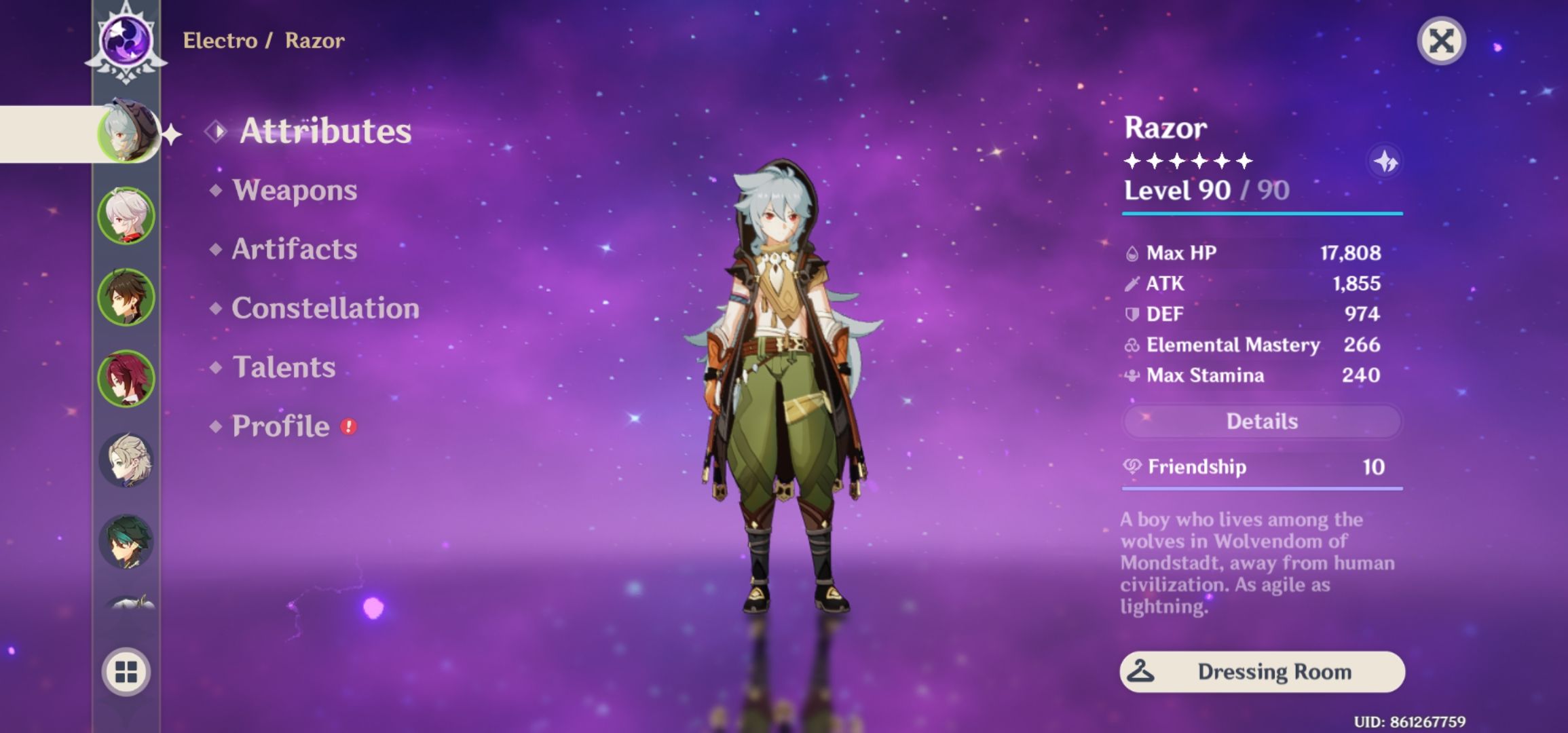Show Razor's Profile

tap(280, 427)
